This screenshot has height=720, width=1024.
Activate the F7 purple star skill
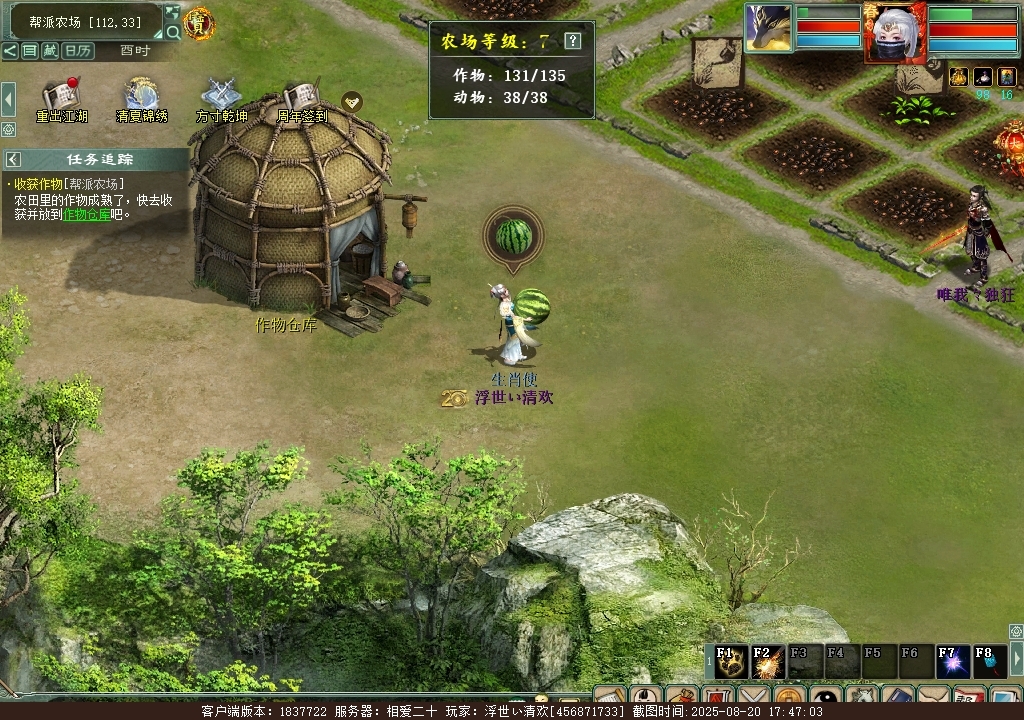953,662
